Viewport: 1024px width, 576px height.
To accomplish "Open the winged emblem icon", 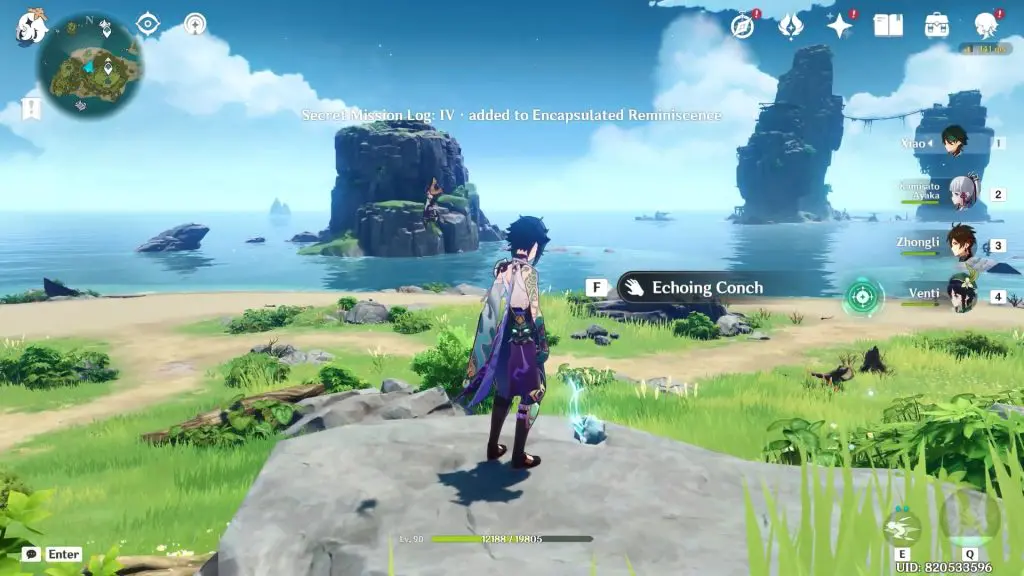I will (790, 26).
